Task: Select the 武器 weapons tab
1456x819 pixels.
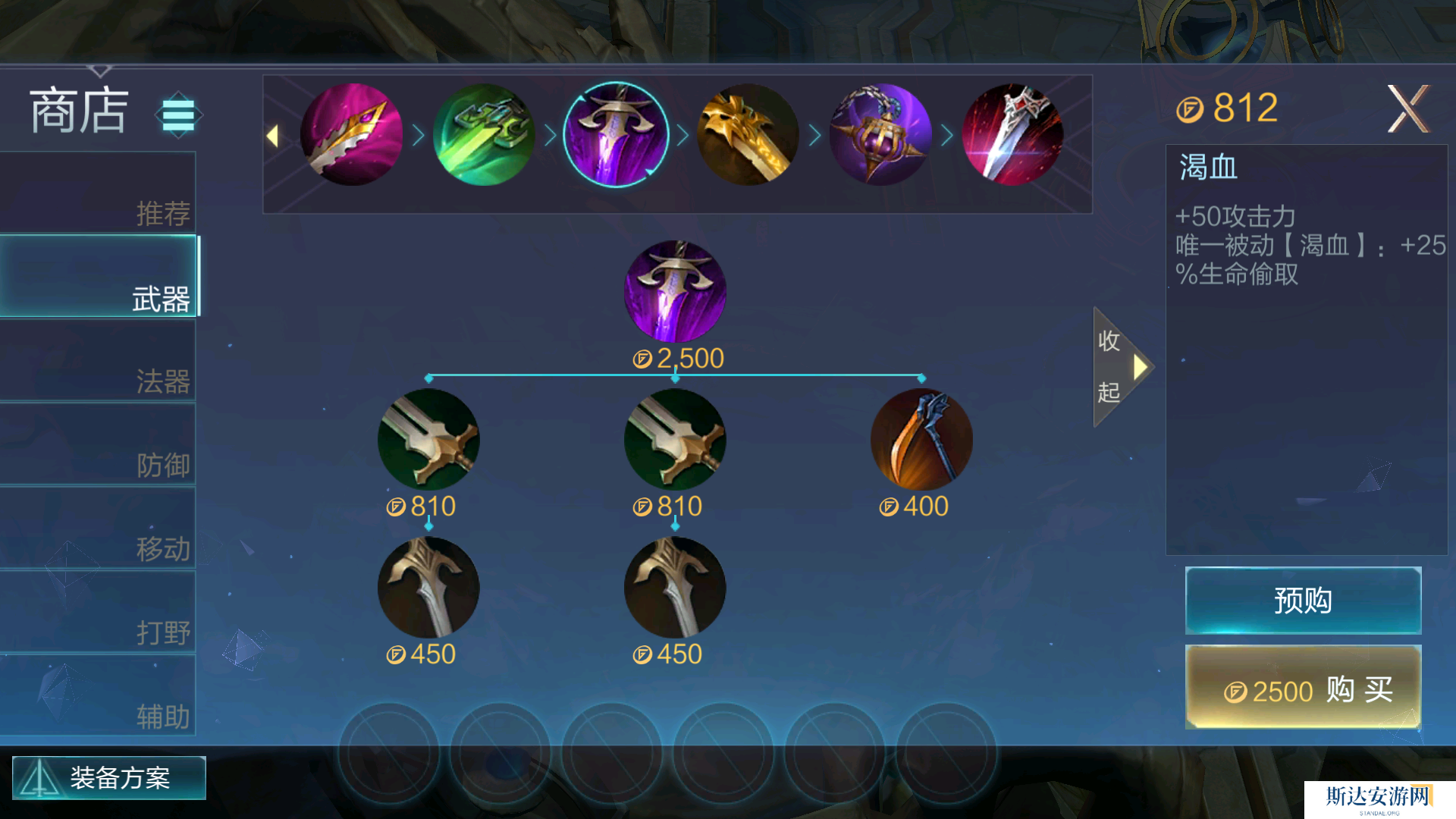Action: click(99, 277)
